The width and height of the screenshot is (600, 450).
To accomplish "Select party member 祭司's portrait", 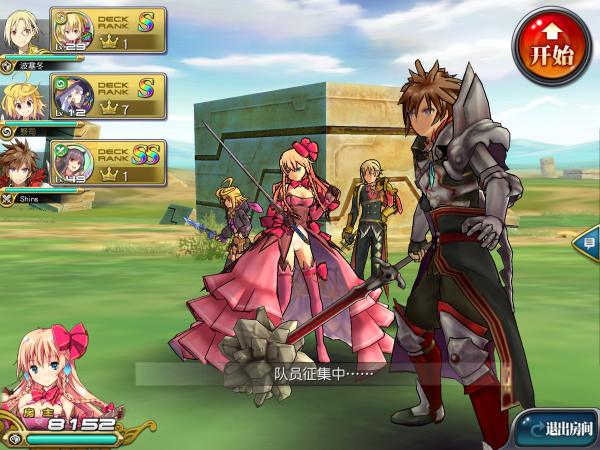I will pyautogui.click(x=22, y=99).
